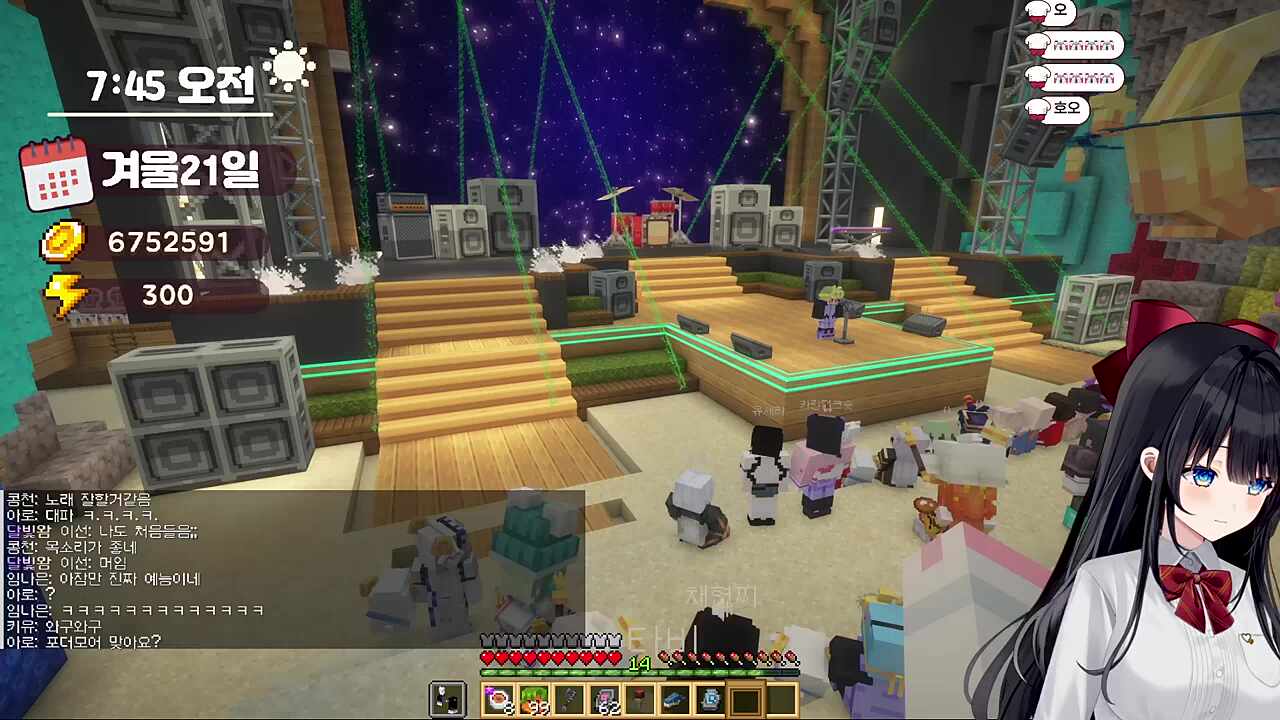Click the off-hand slot beside the hotbar
This screenshot has width=1280, height=720.
coord(448,700)
